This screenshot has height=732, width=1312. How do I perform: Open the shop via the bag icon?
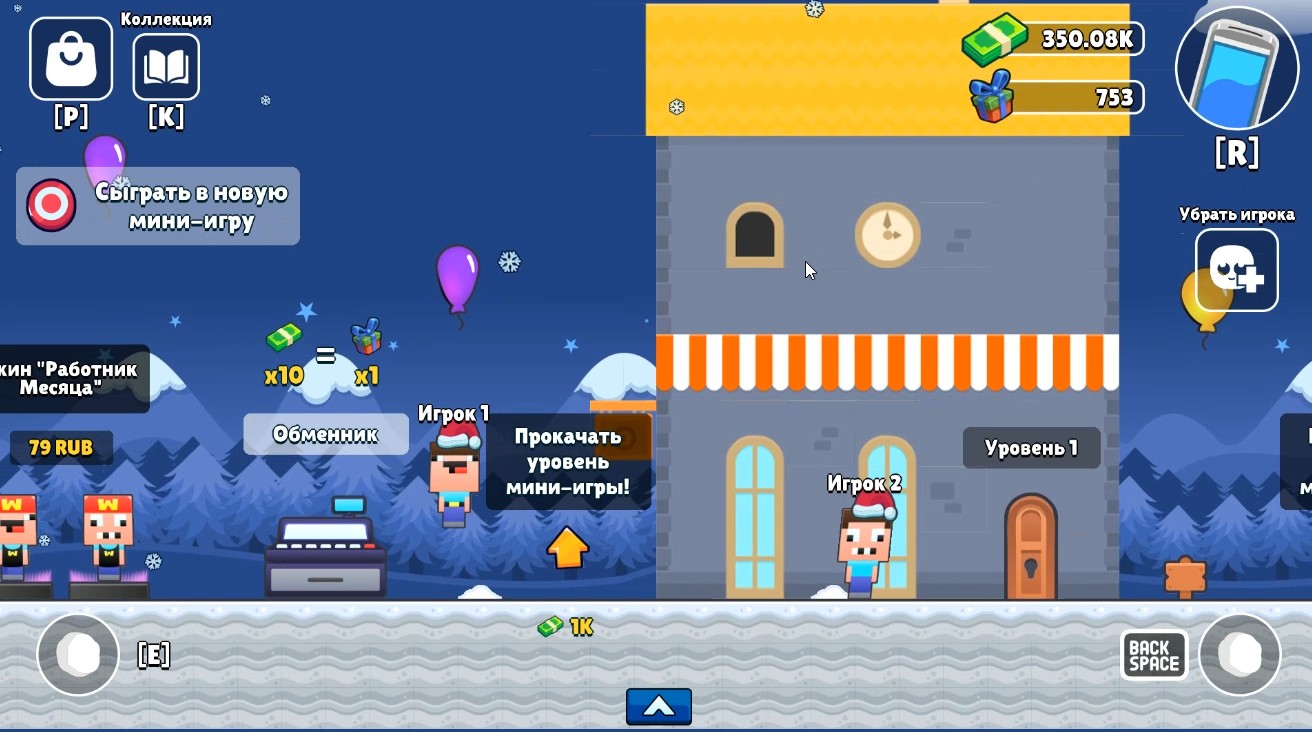click(69, 59)
